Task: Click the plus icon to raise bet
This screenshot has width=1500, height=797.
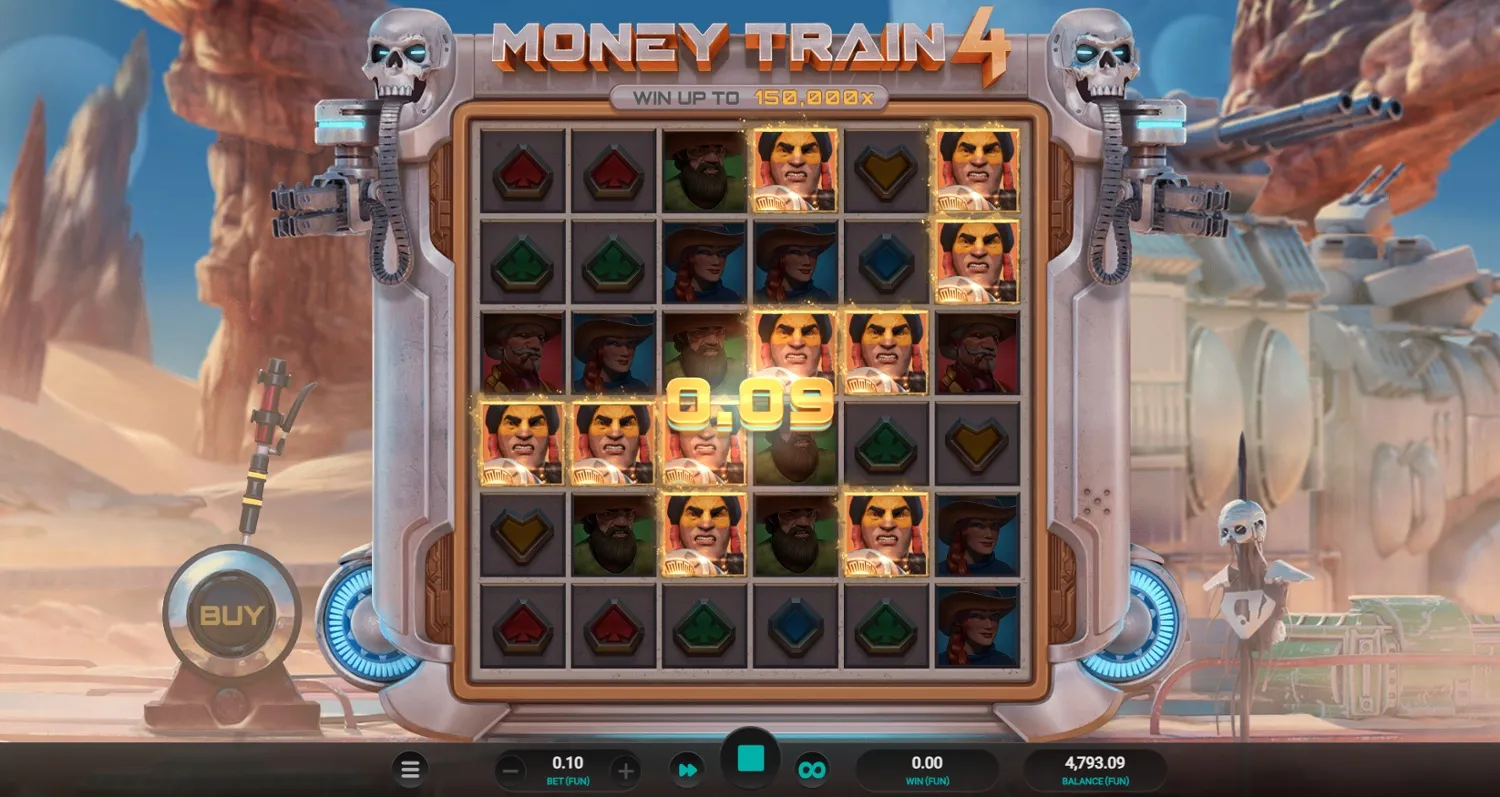Action: pos(627,769)
